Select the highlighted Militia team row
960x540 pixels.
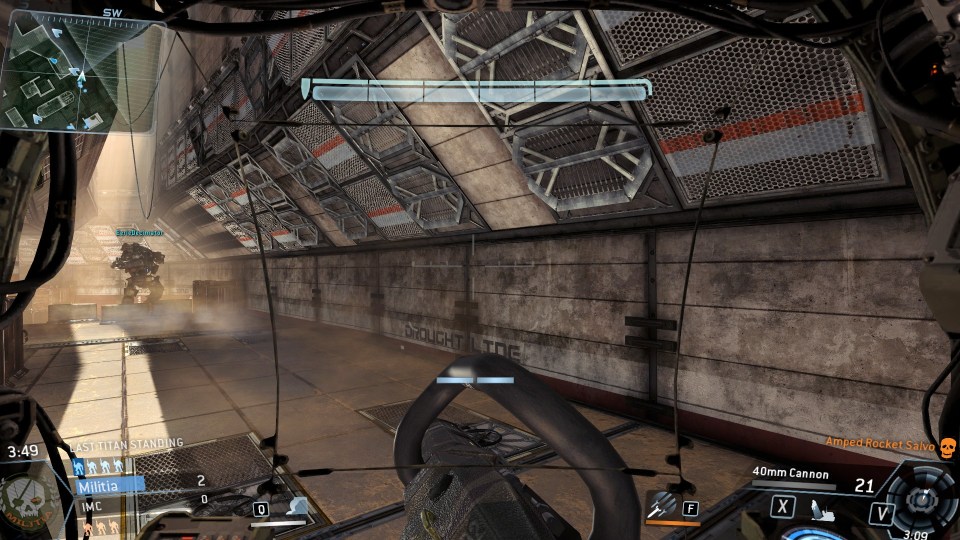pyautogui.click(x=110, y=484)
